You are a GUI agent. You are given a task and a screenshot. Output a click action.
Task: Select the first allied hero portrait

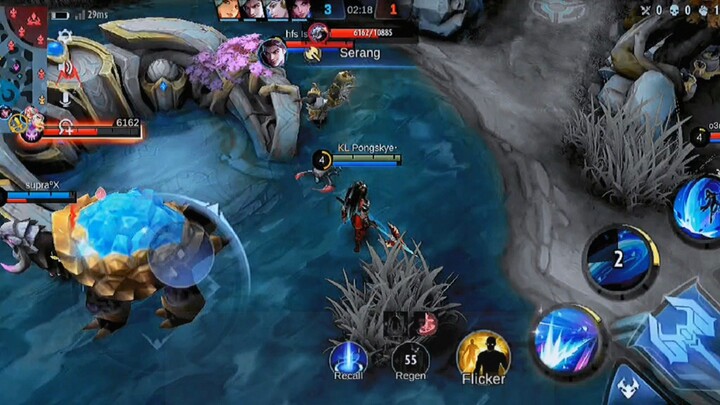[x=229, y=9]
